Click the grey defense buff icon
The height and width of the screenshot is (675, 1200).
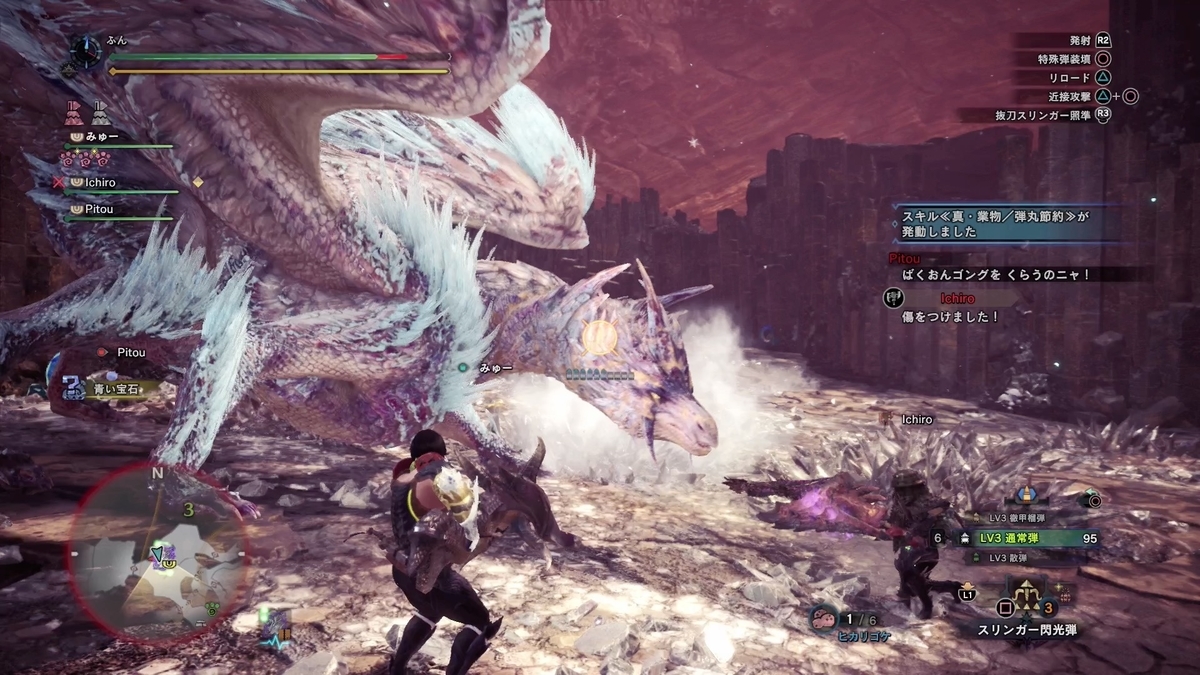click(x=101, y=109)
